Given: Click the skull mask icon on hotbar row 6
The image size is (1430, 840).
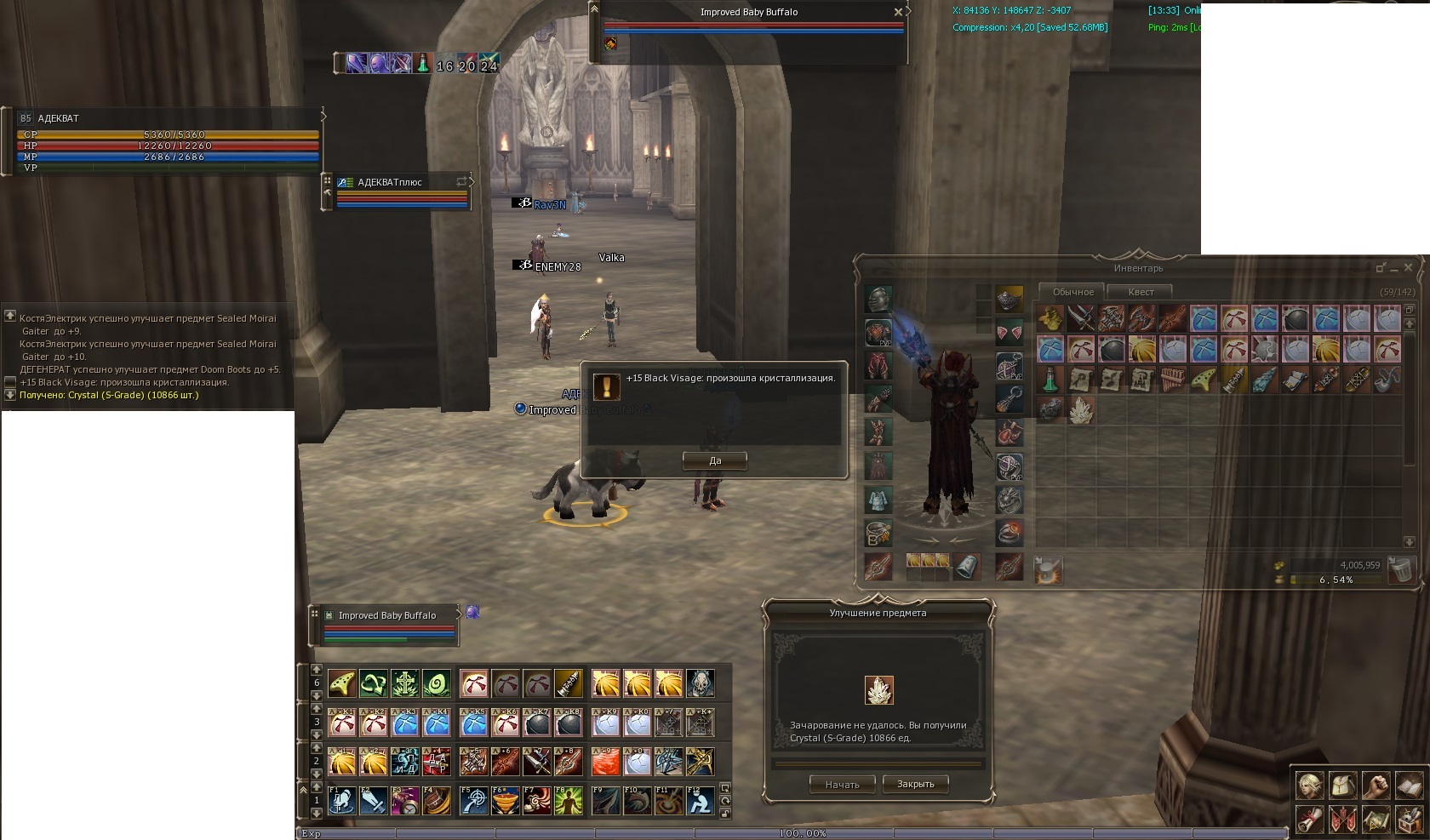Looking at the screenshot, I should [701, 683].
